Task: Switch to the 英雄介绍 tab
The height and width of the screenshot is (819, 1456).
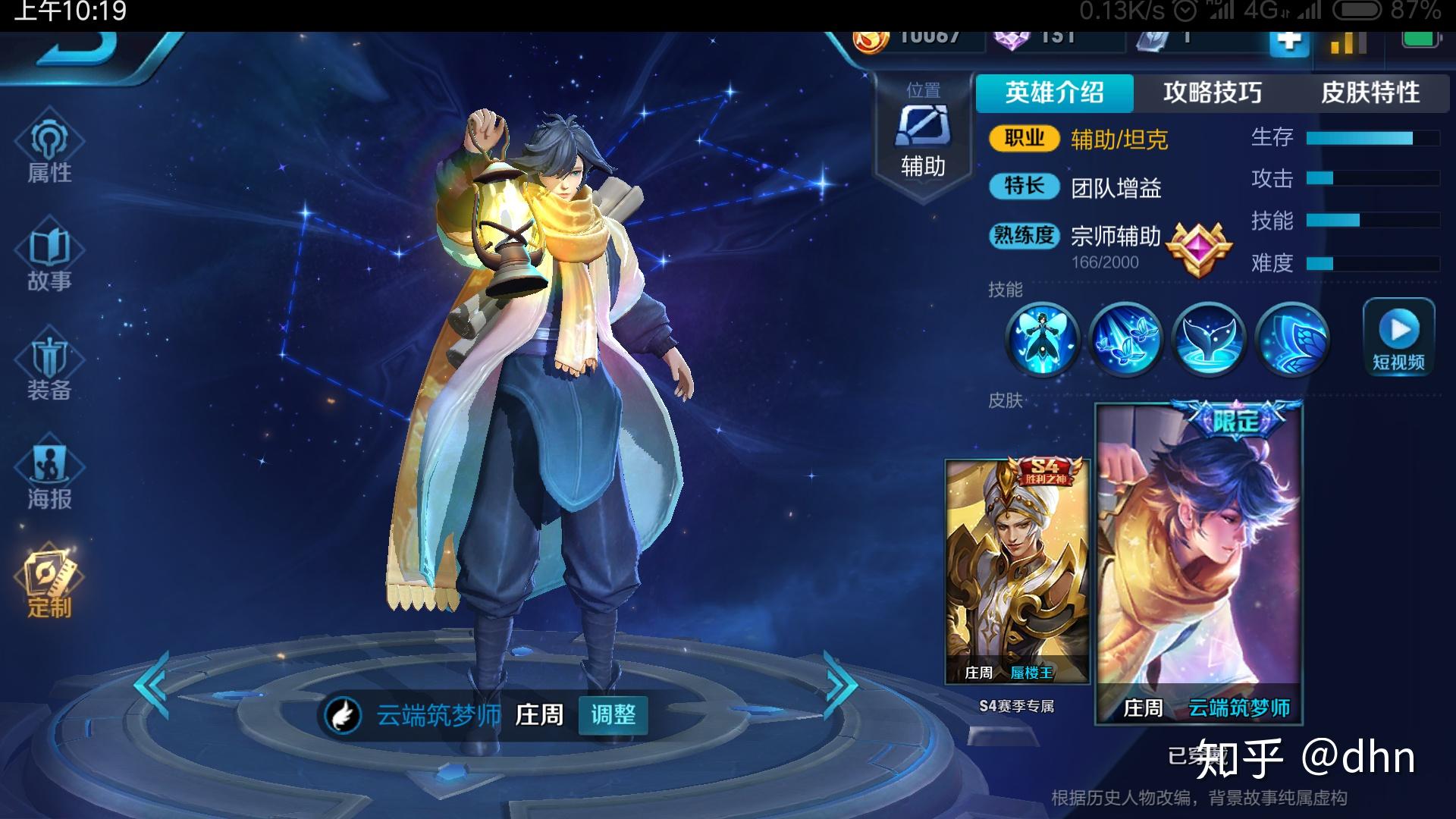Action: click(1054, 93)
